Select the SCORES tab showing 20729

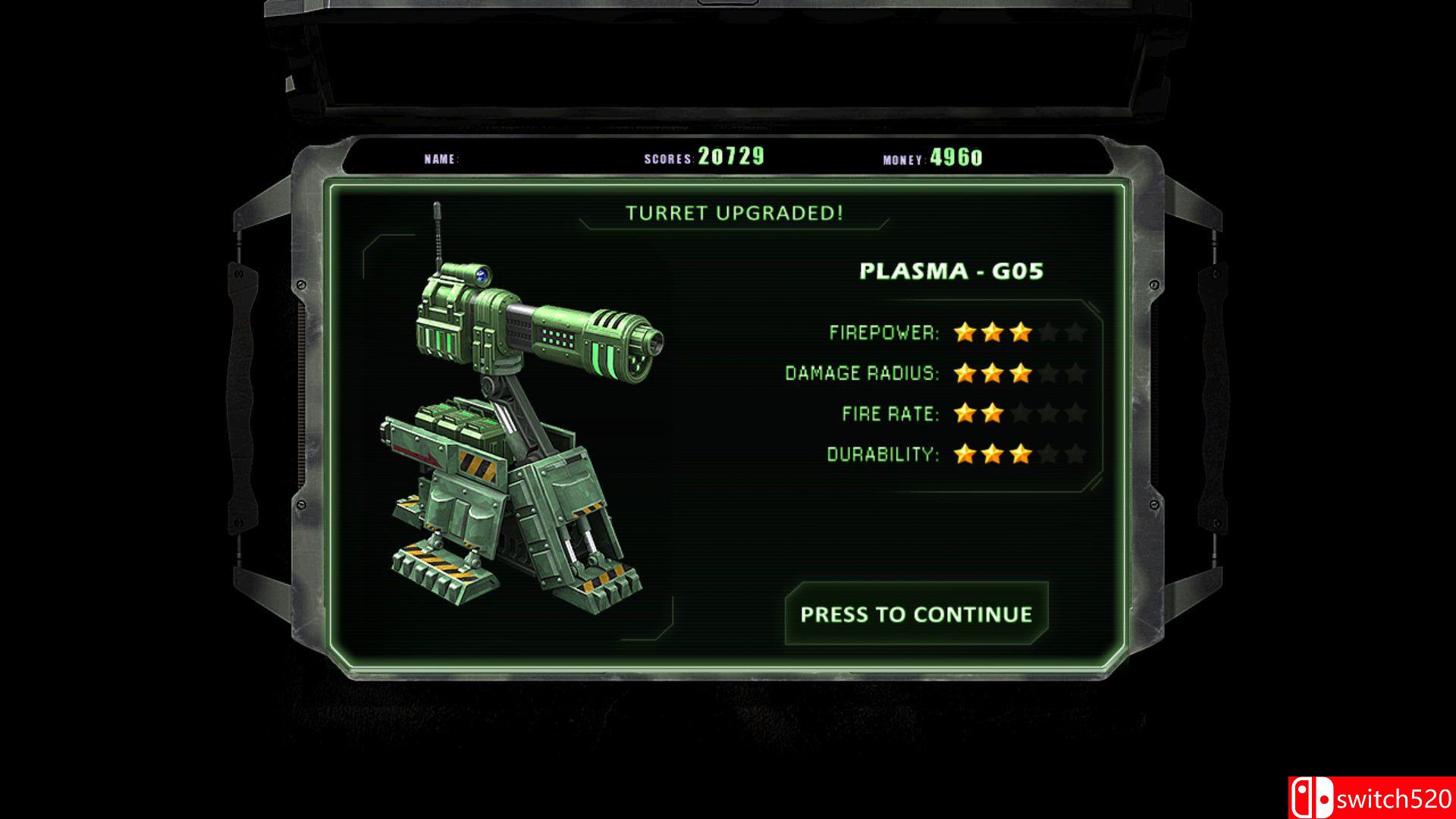click(711, 155)
